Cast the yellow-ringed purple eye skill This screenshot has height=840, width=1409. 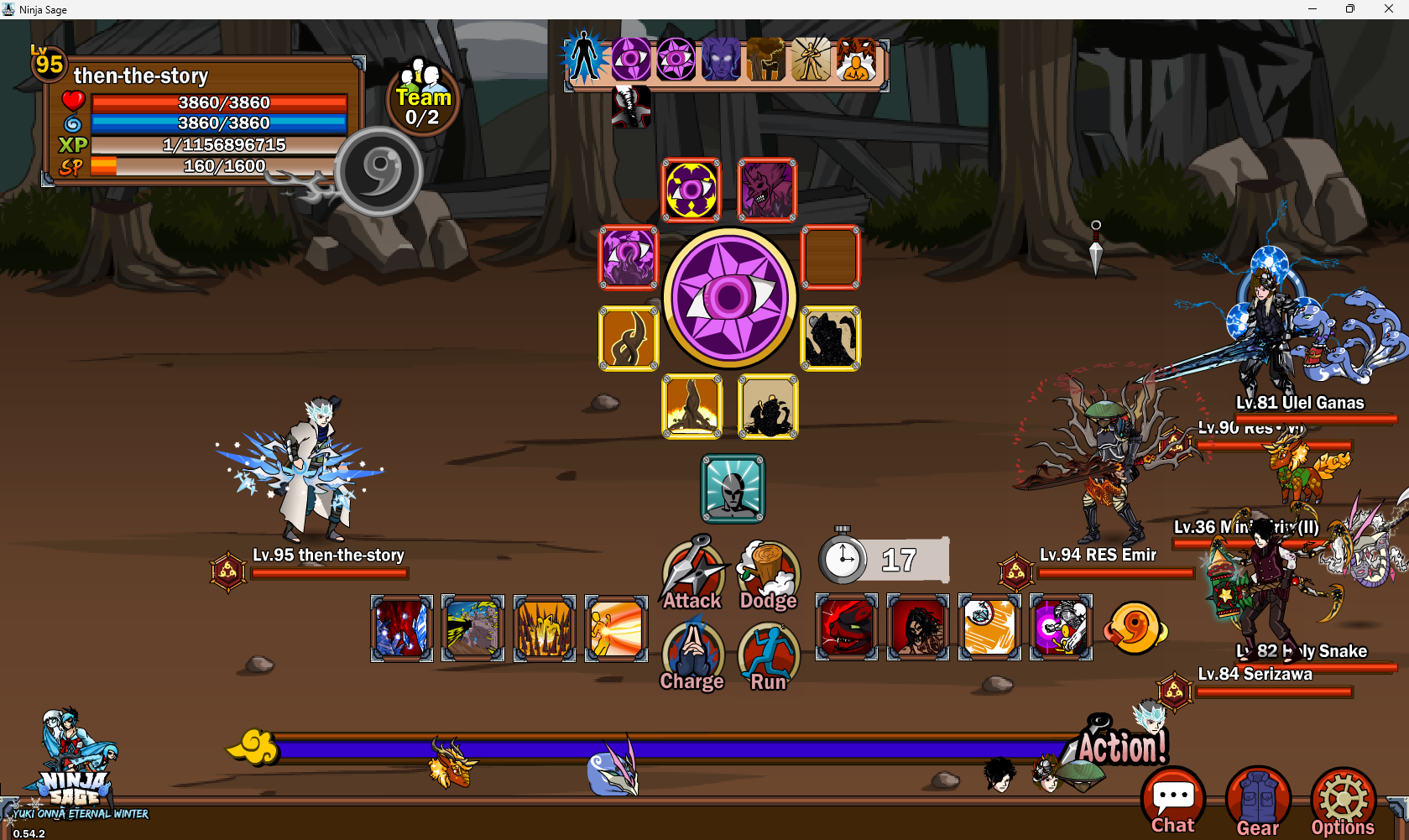pyautogui.click(x=691, y=190)
